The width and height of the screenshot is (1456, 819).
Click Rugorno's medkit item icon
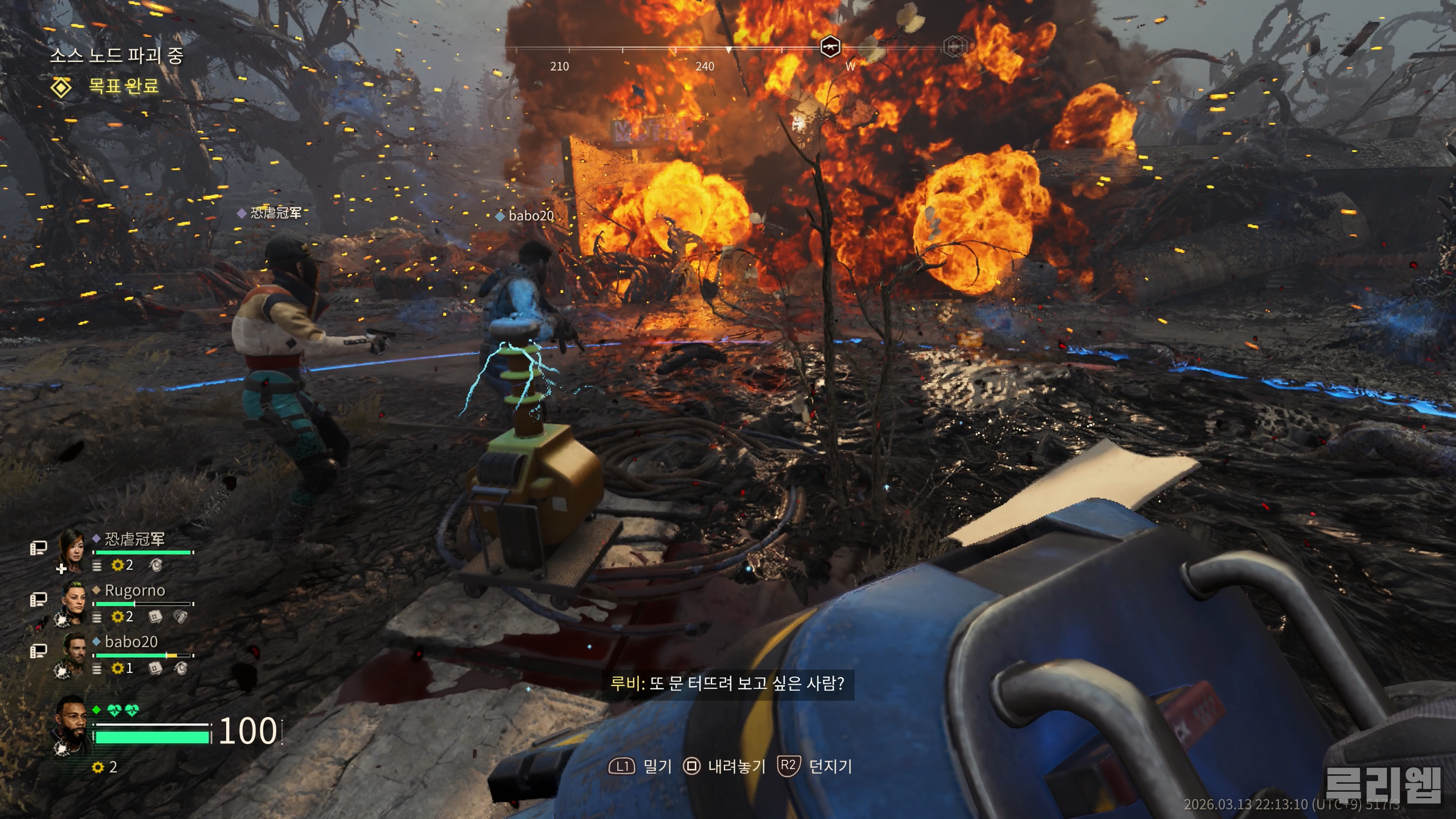(x=155, y=616)
